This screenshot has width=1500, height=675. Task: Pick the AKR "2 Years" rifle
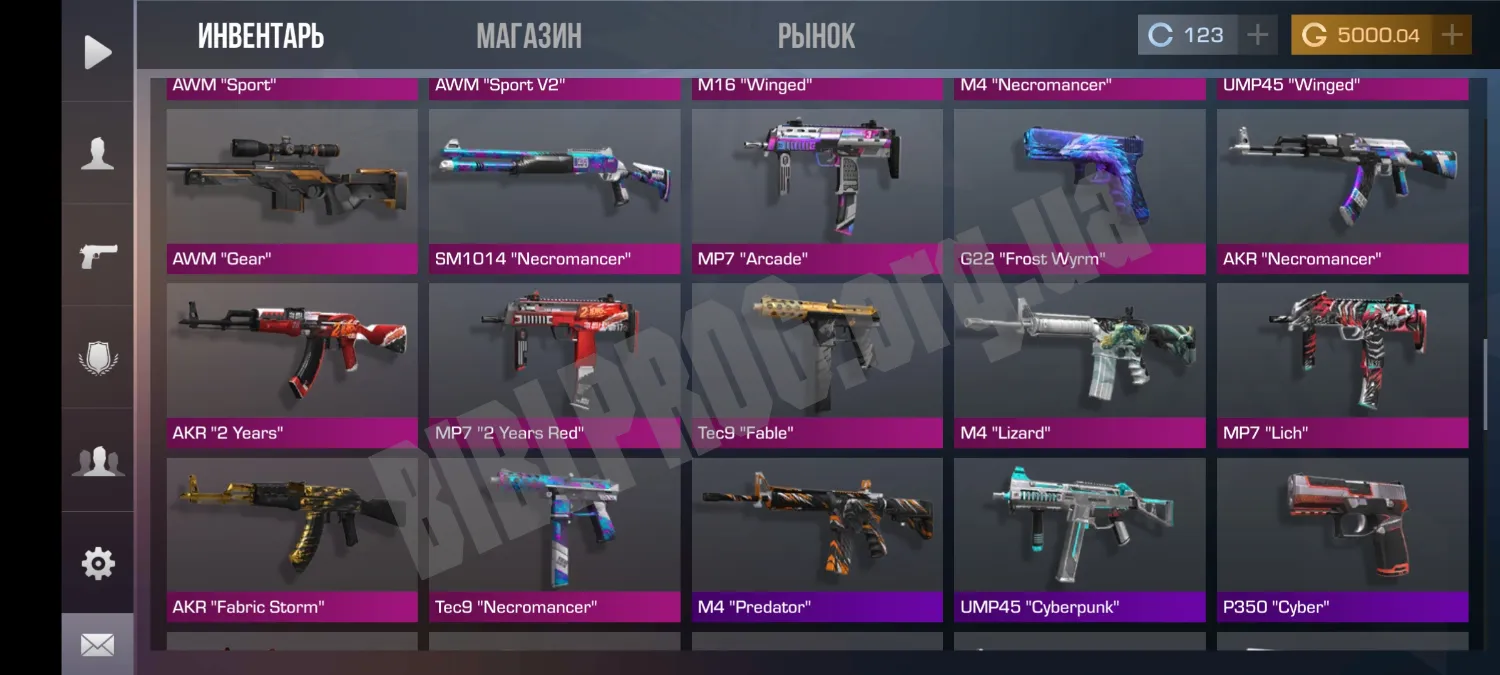(x=292, y=364)
